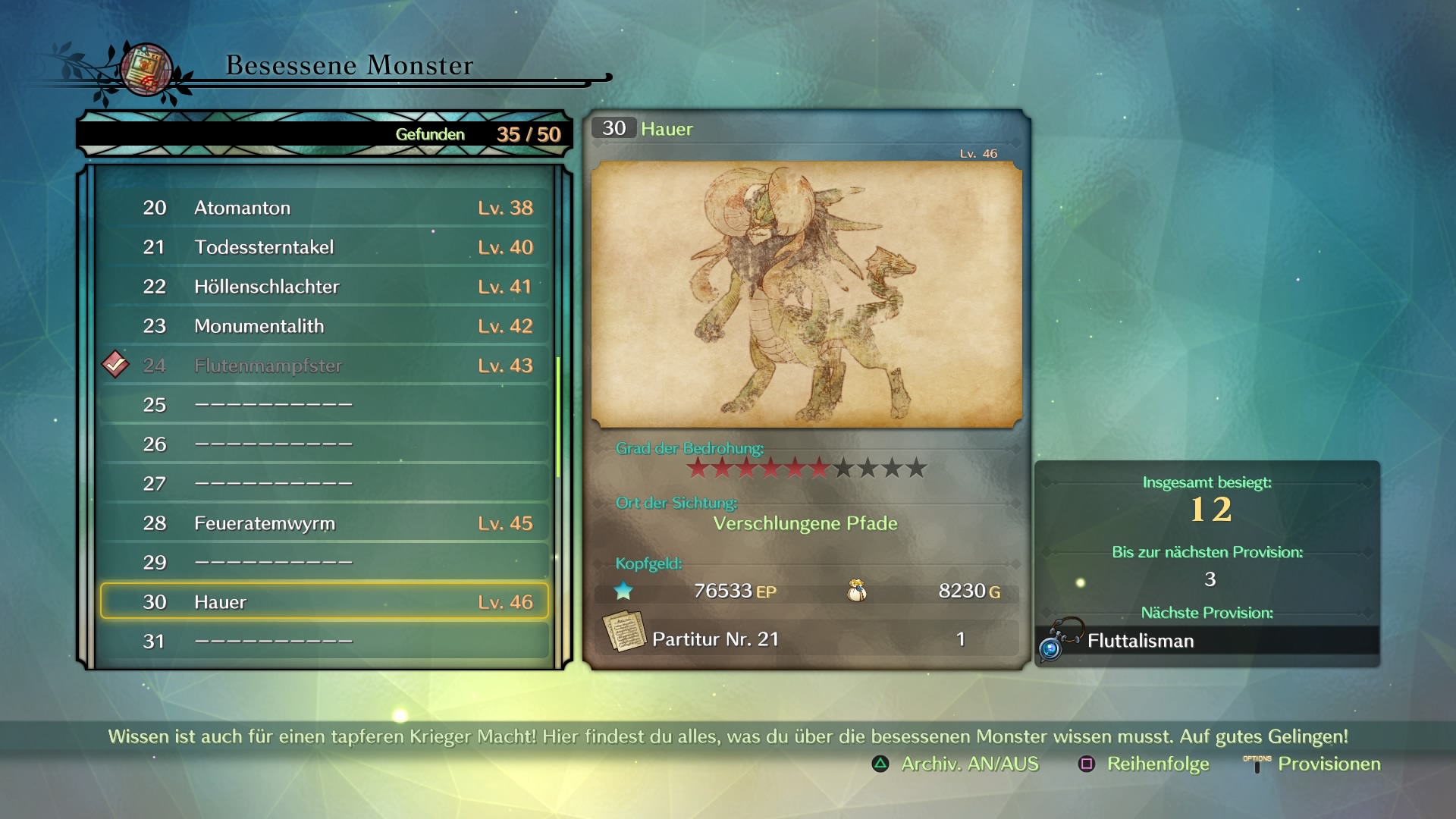The image size is (1456, 819).
Task: Change sorting with Reihenfolge
Action: [x=1144, y=764]
